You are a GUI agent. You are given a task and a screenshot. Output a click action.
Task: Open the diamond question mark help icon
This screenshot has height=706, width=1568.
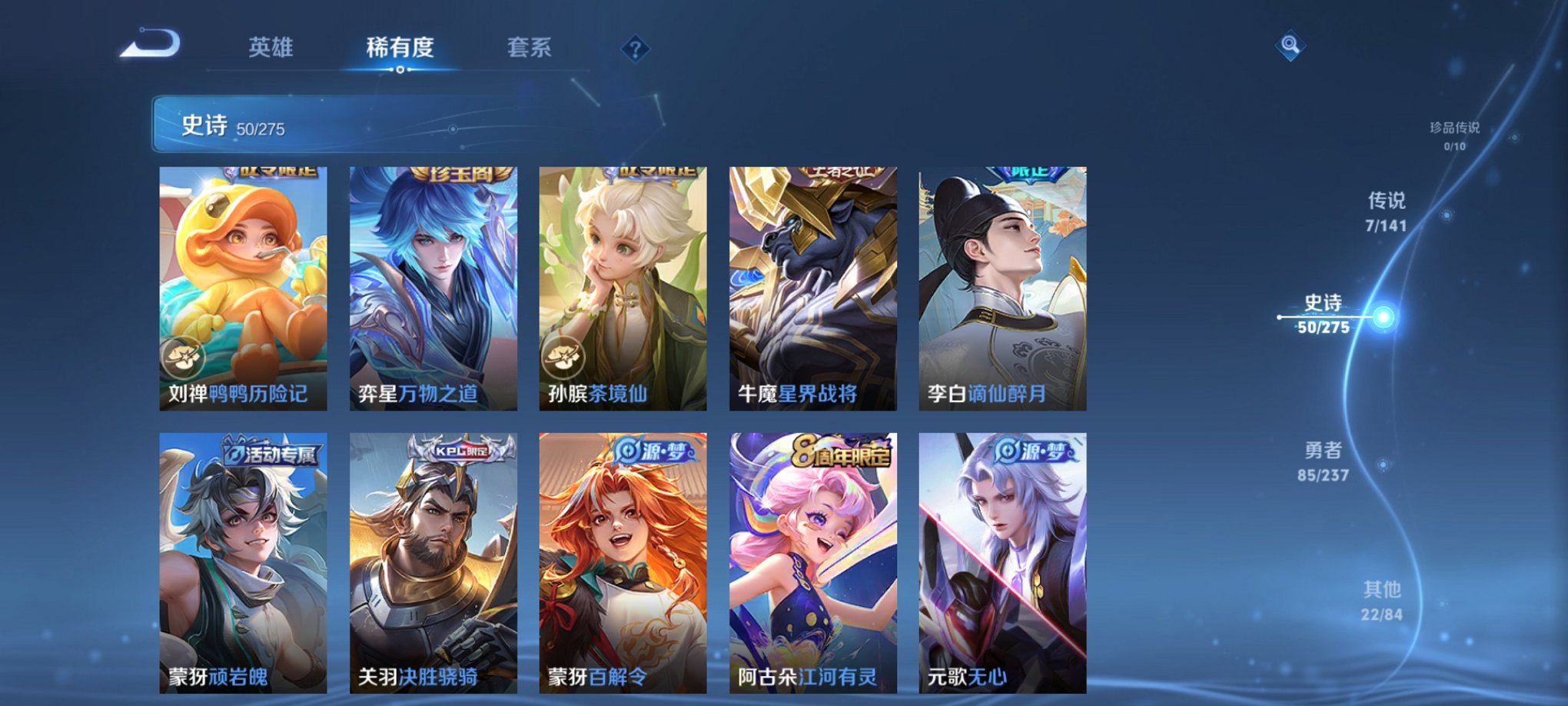point(635,48)
